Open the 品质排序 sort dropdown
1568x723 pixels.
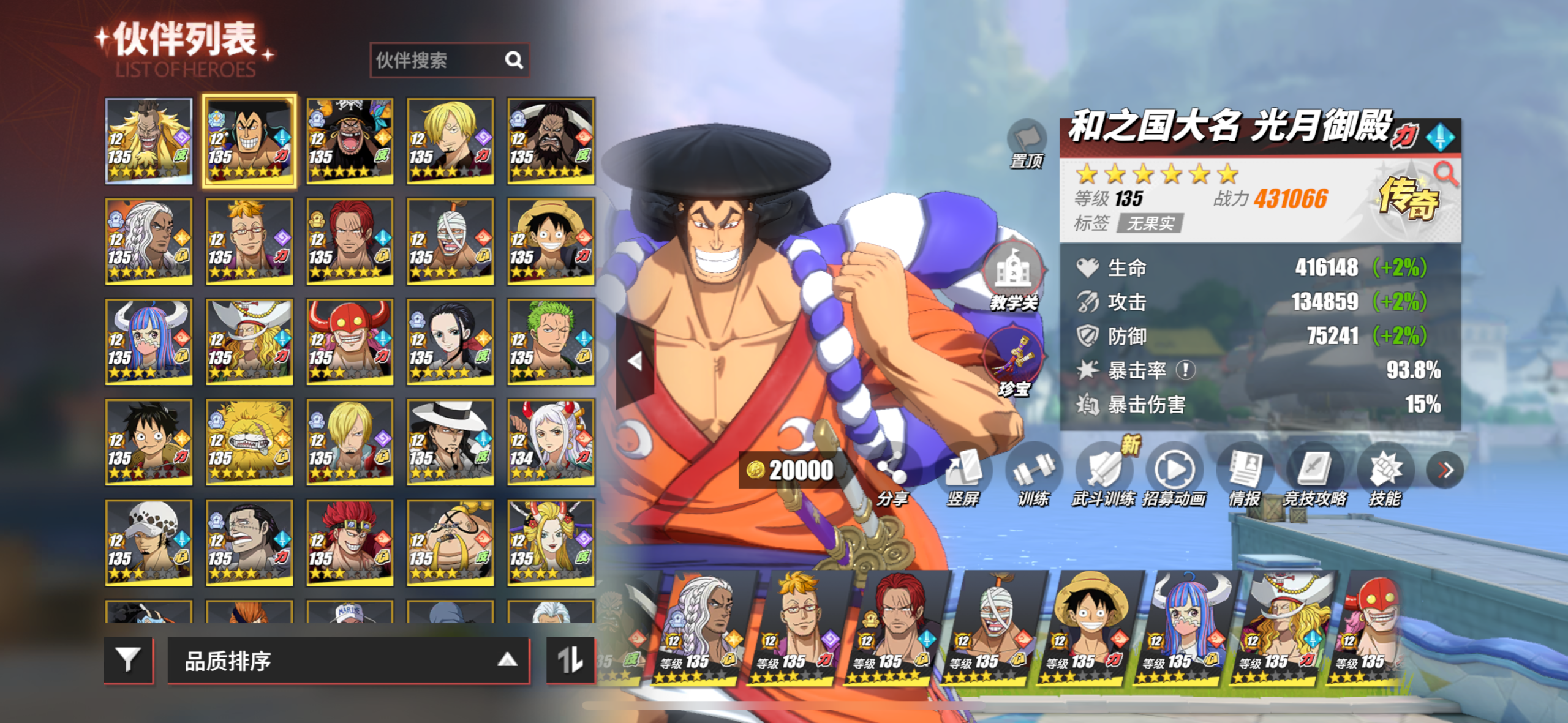click(348, 660)
